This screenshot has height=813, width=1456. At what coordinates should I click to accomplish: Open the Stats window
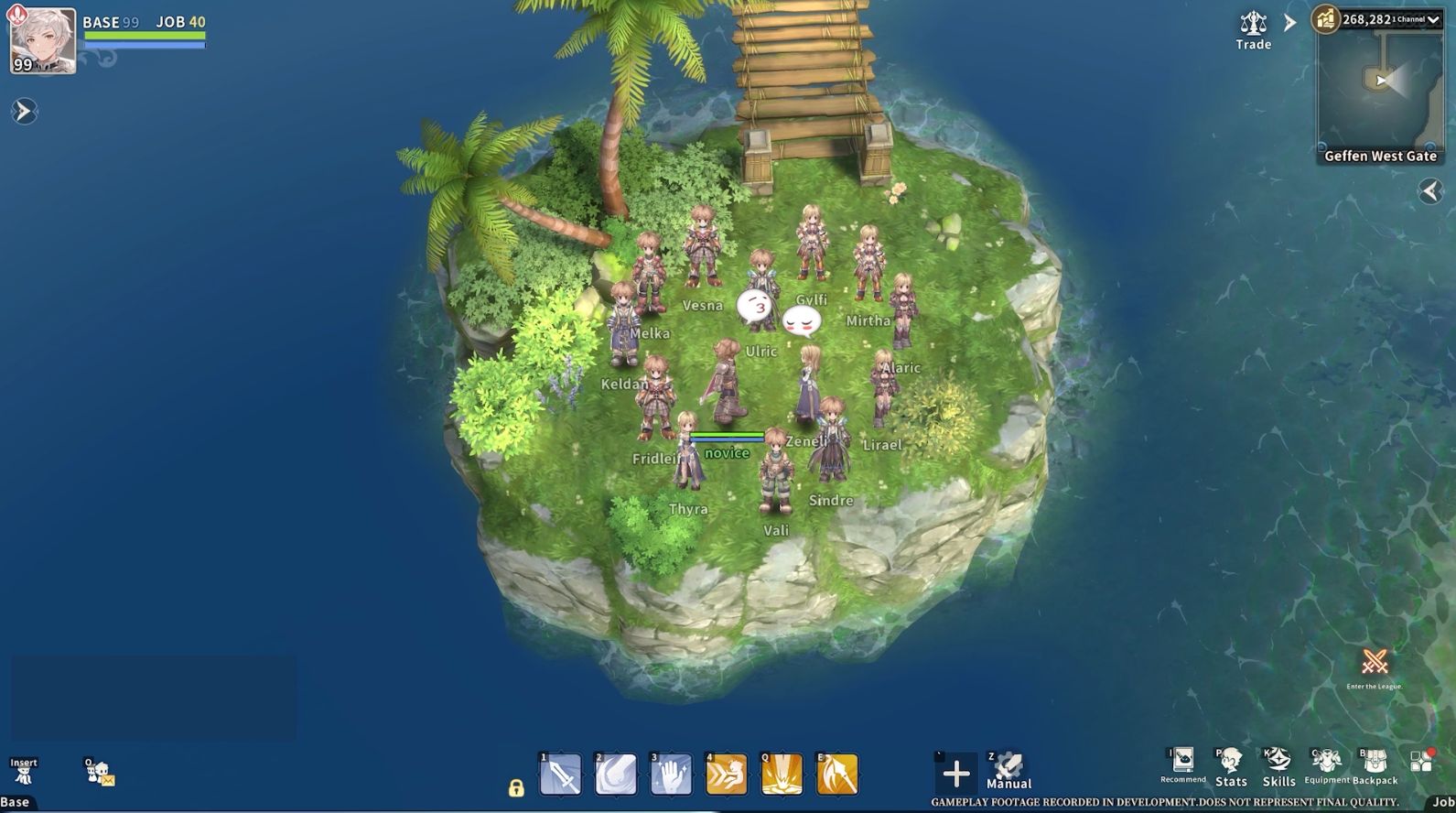1231,767
